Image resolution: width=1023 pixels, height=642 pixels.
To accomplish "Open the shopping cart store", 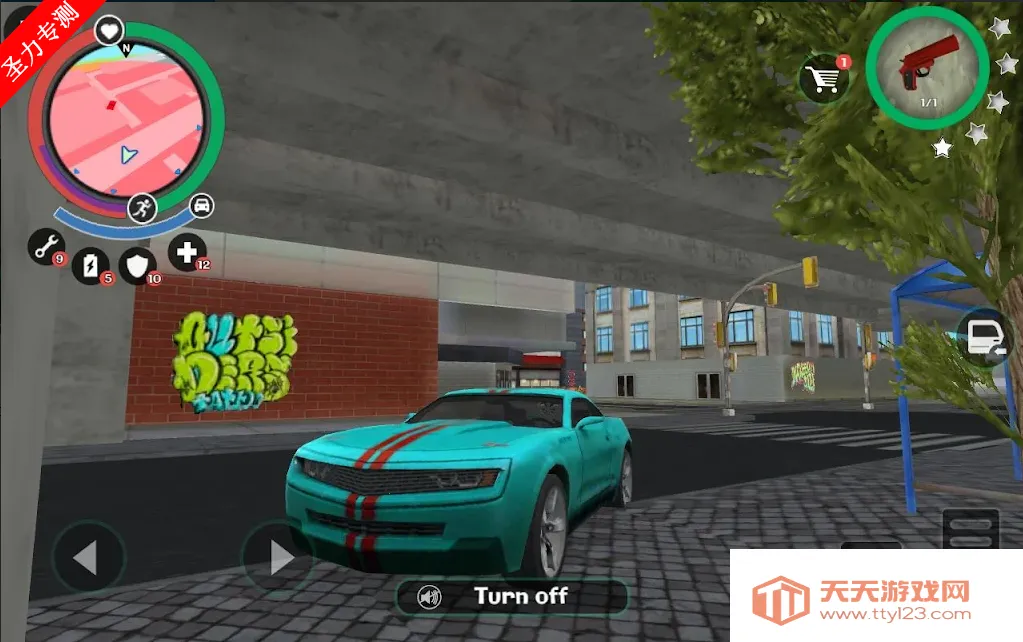I will click(x=824, y=78).
